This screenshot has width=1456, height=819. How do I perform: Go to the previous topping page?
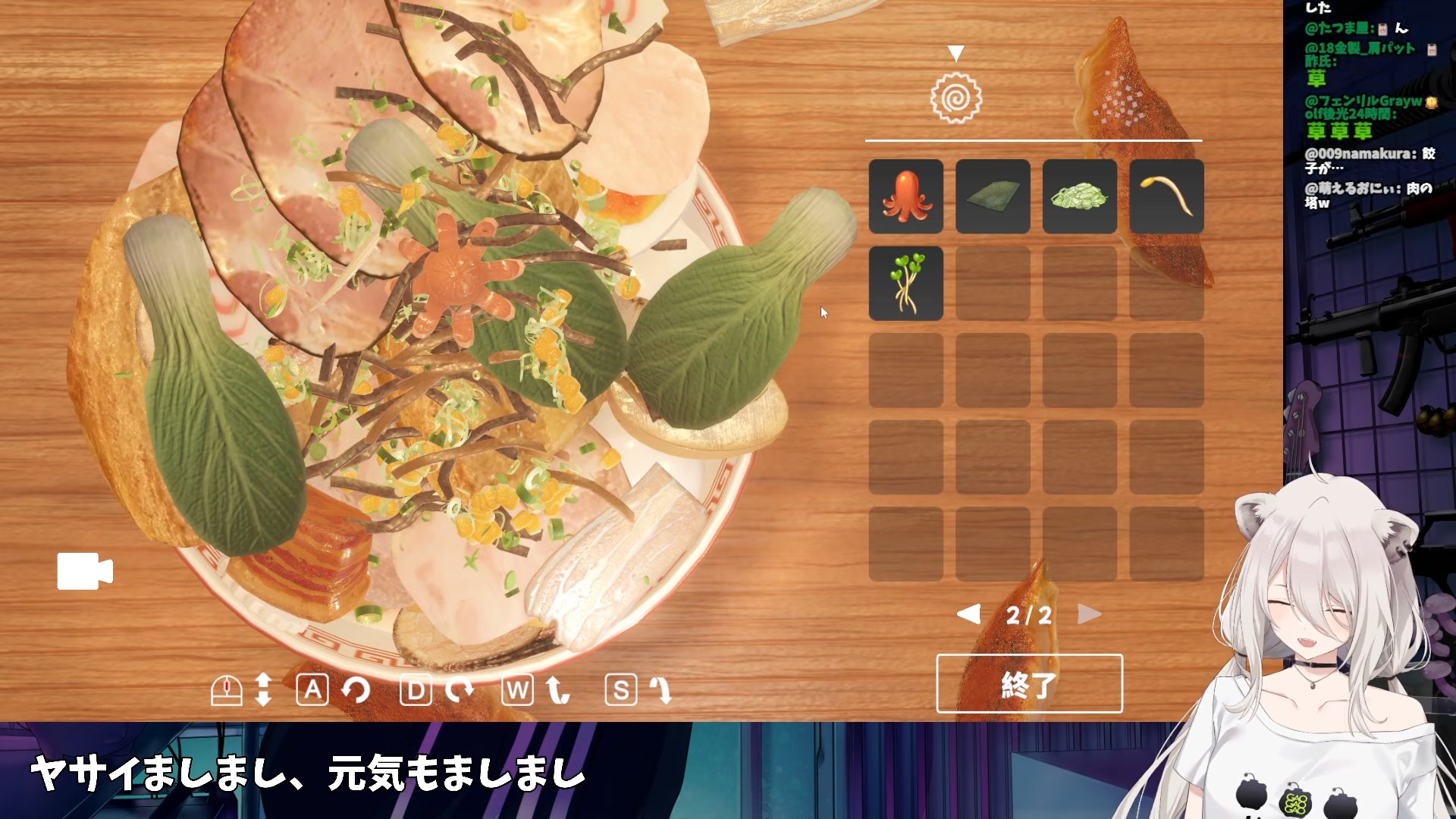(969, 614)
